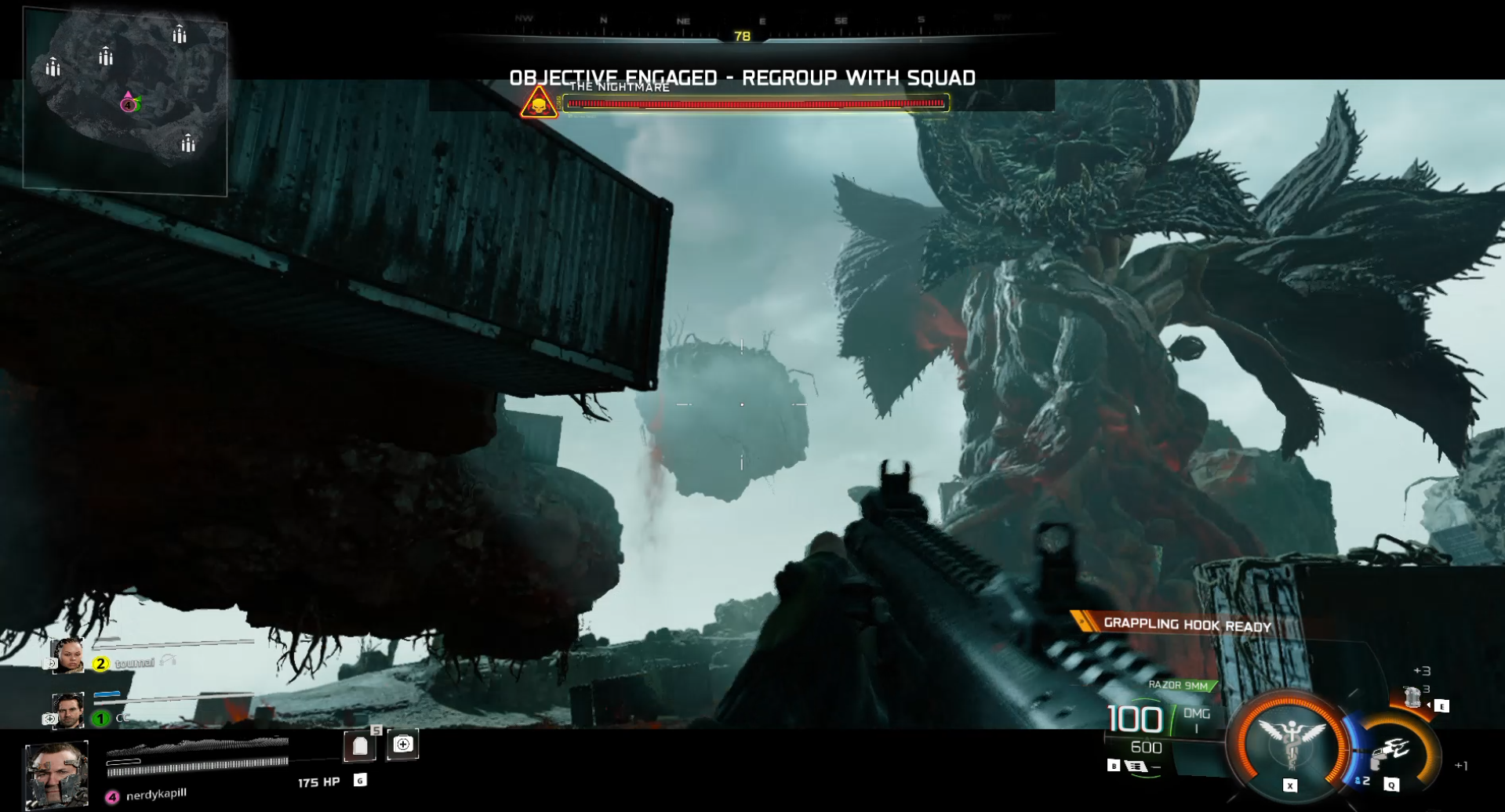This screenshot has height=812, width=1505.
Task: Click the skull hazard icon beside the Nightmare bar
Action: point(537,104)
